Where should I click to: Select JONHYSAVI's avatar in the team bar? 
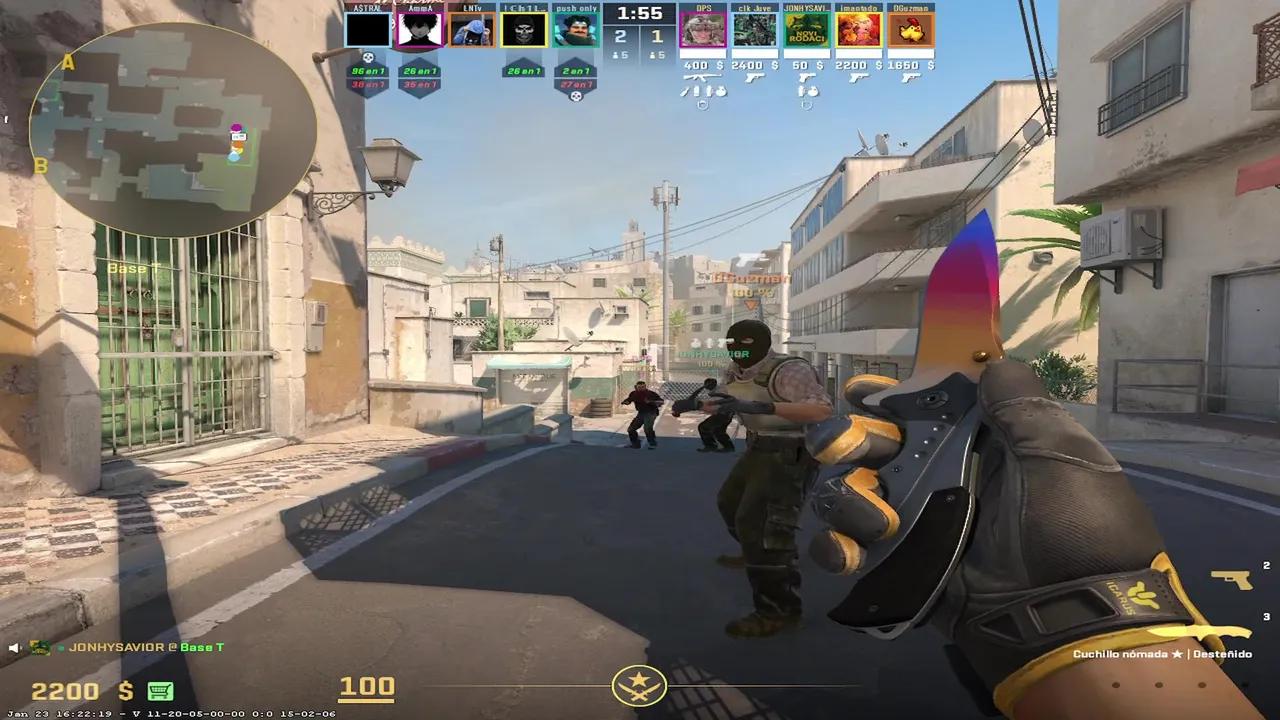pyautogui.click(x=808, y=30)
